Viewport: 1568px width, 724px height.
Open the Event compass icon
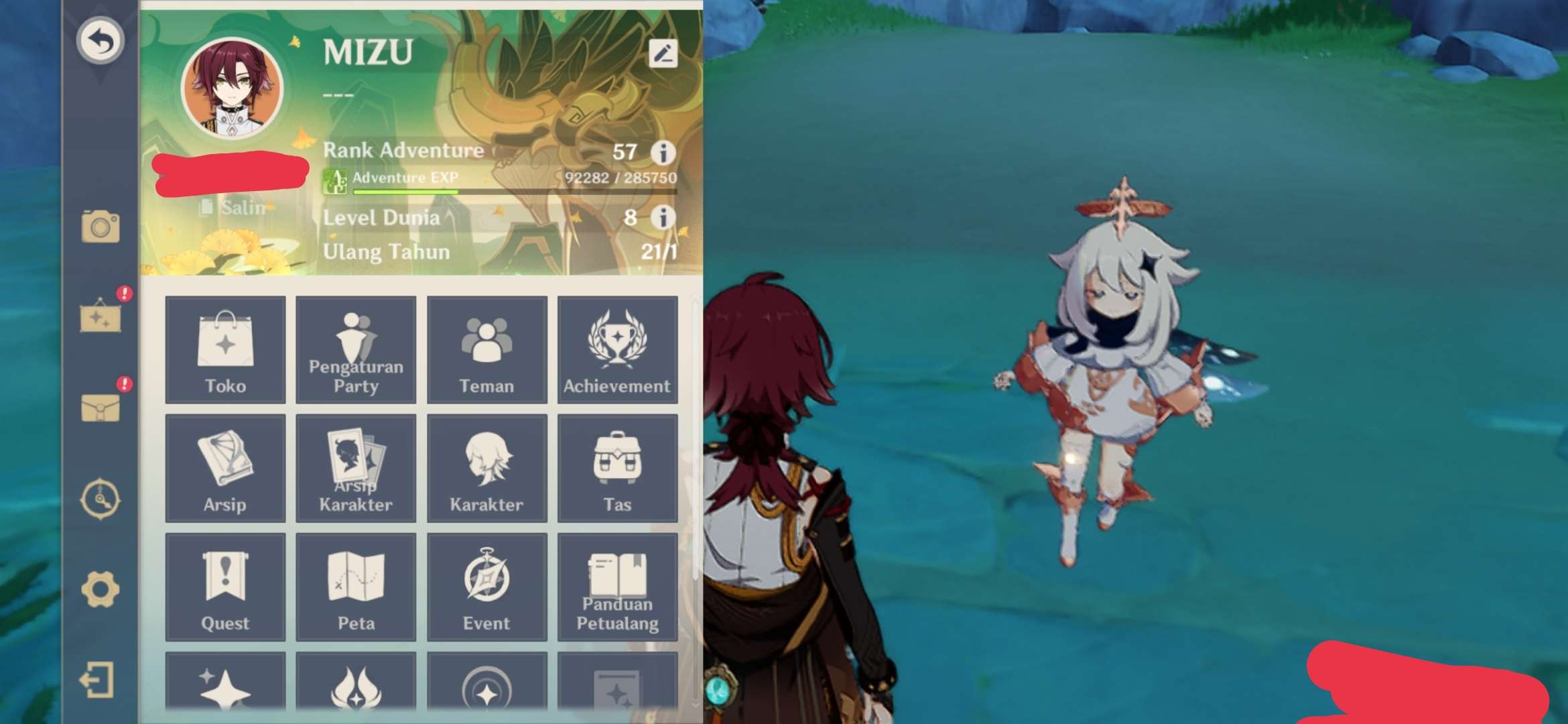486,585
